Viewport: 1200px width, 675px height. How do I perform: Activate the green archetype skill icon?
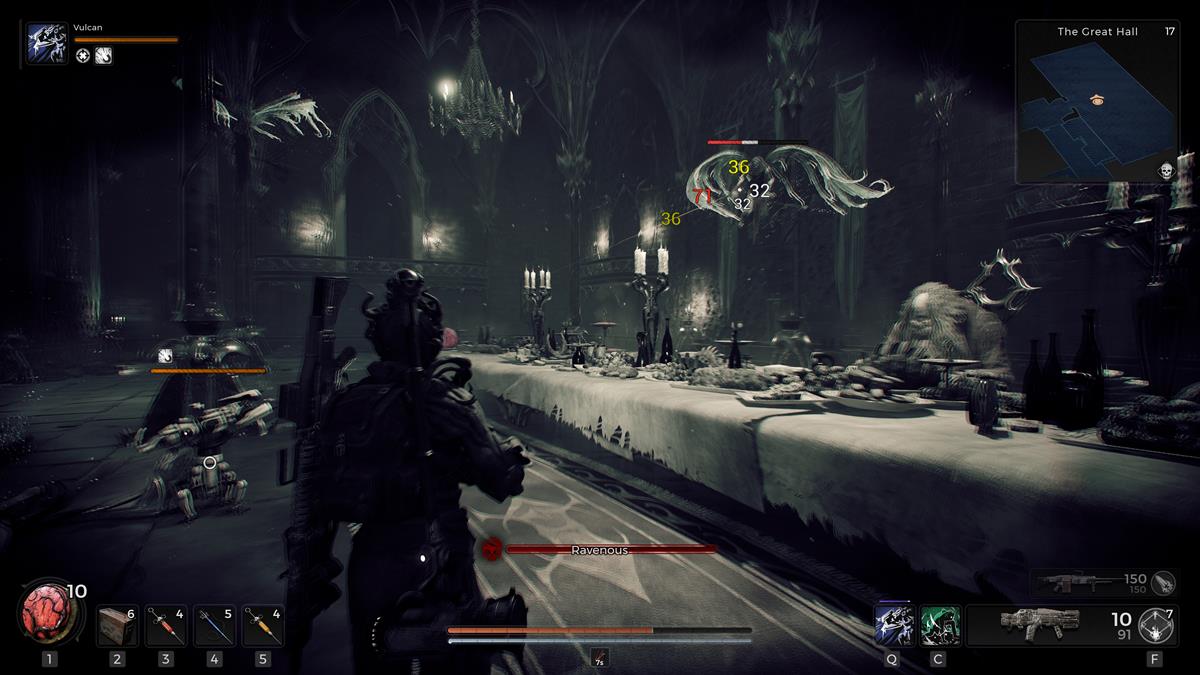click(939, 625)
